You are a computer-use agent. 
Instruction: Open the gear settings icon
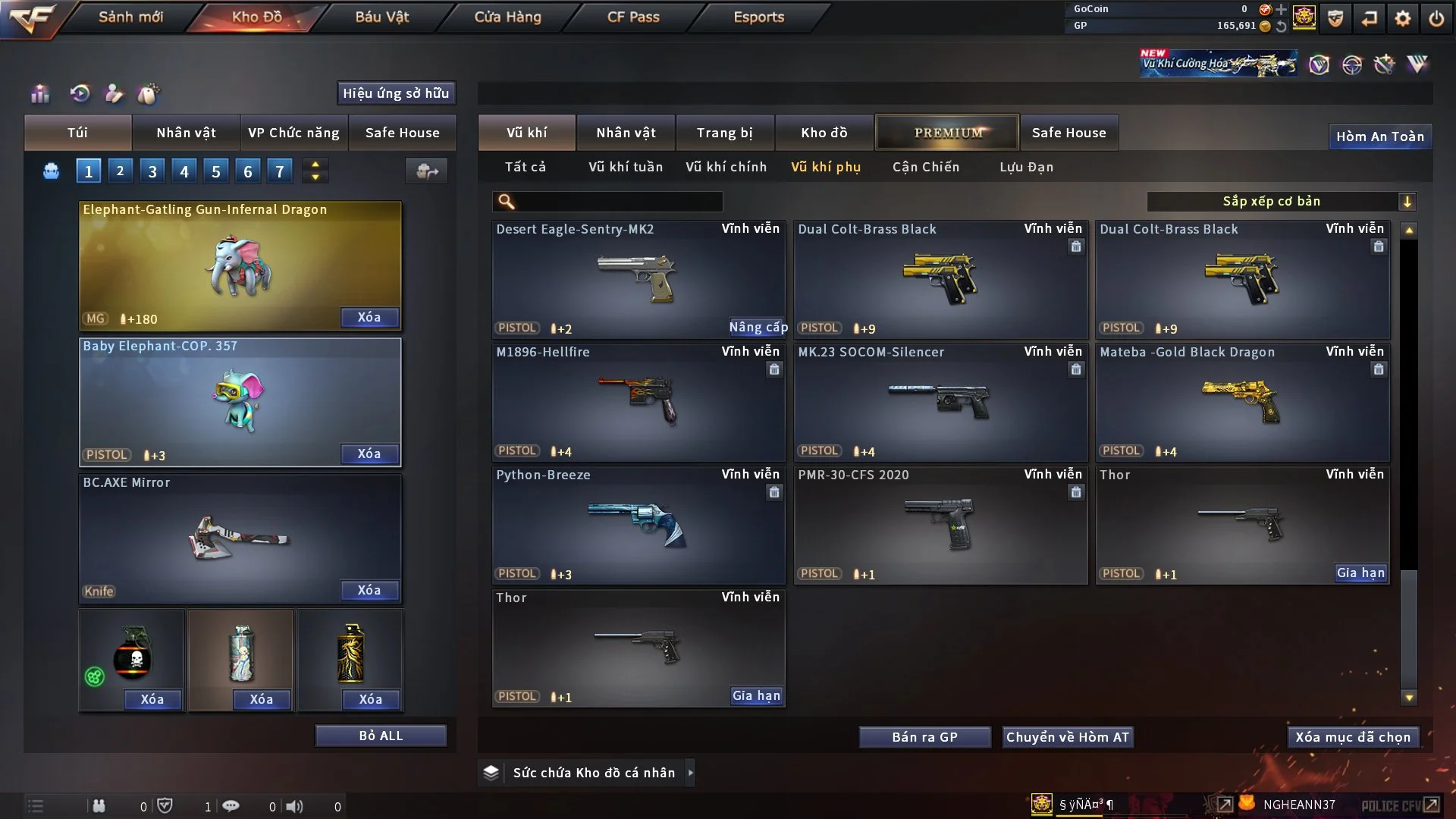coord(1402,18)
